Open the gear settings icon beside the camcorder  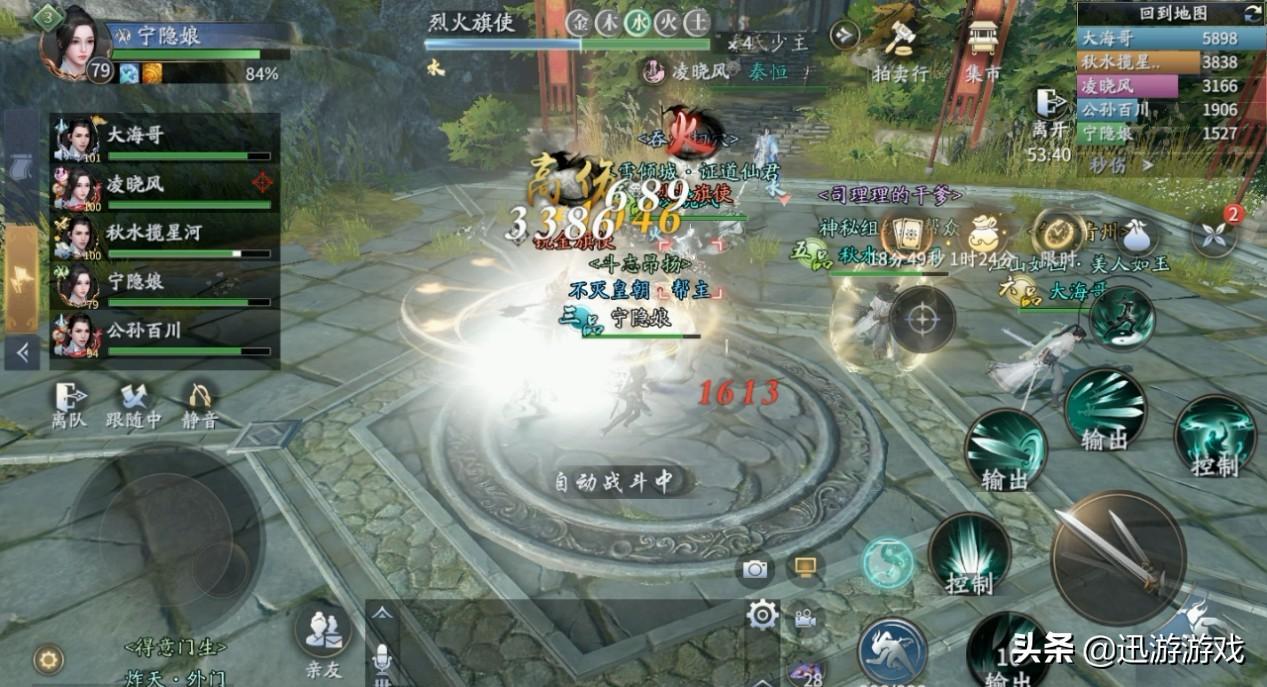[x=762, y=614]
